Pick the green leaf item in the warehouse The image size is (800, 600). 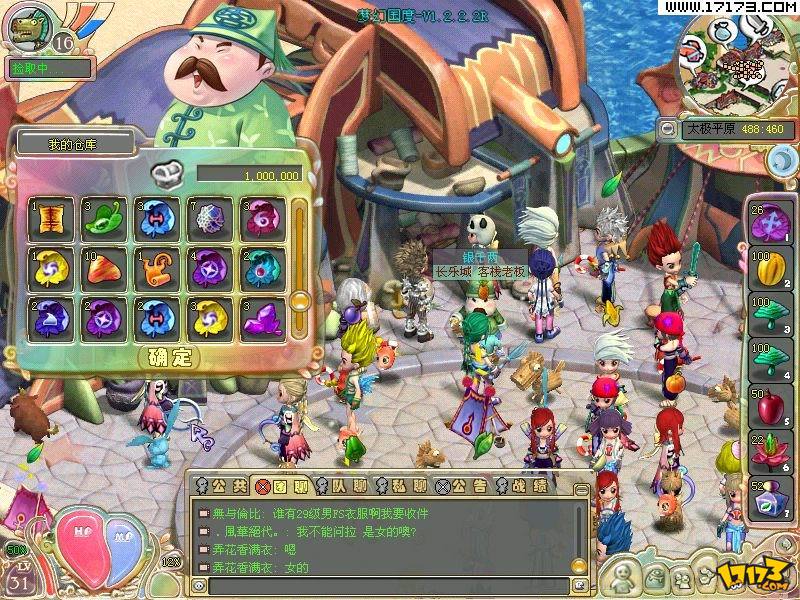point(103,219)
